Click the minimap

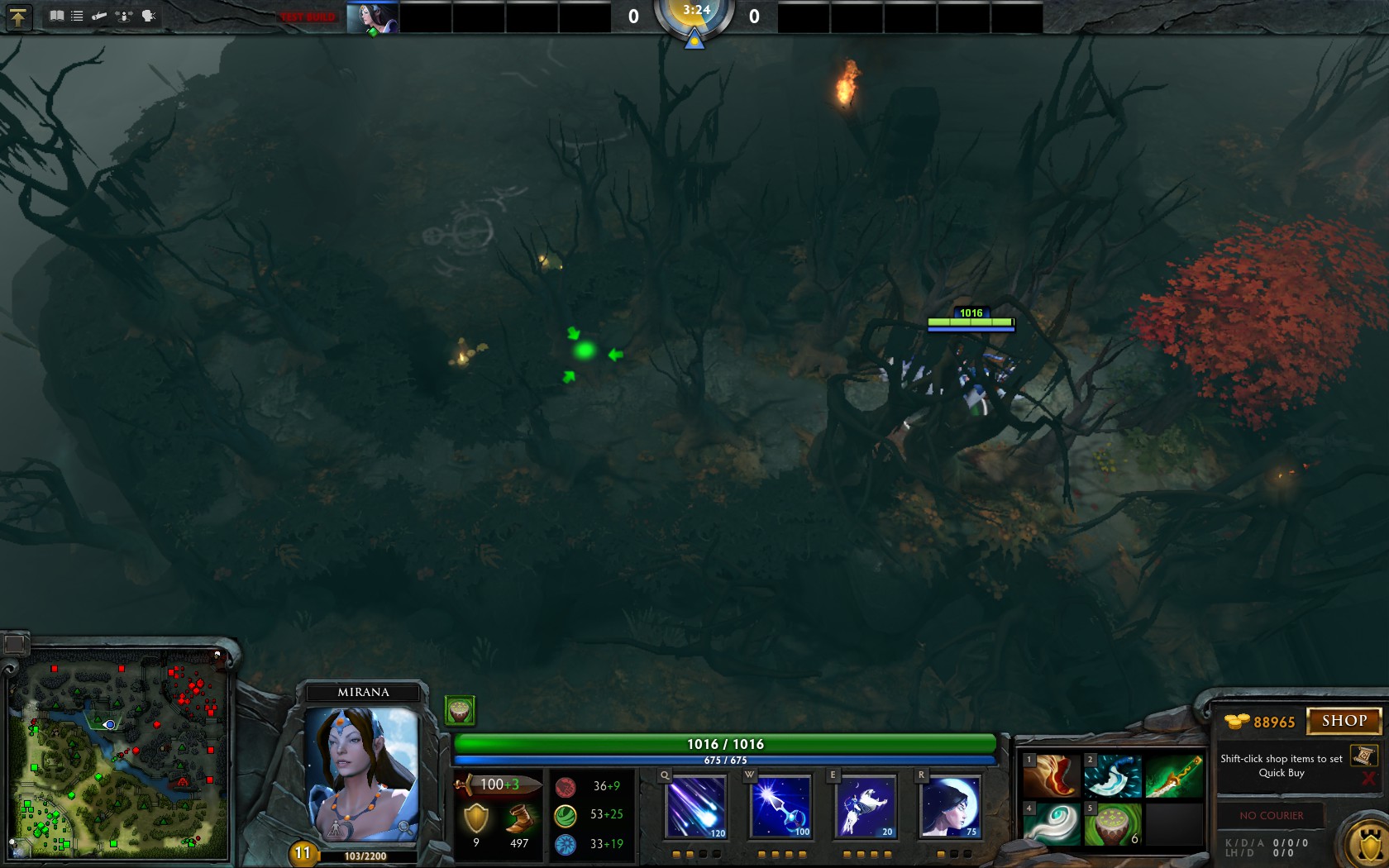click(120, 752)
